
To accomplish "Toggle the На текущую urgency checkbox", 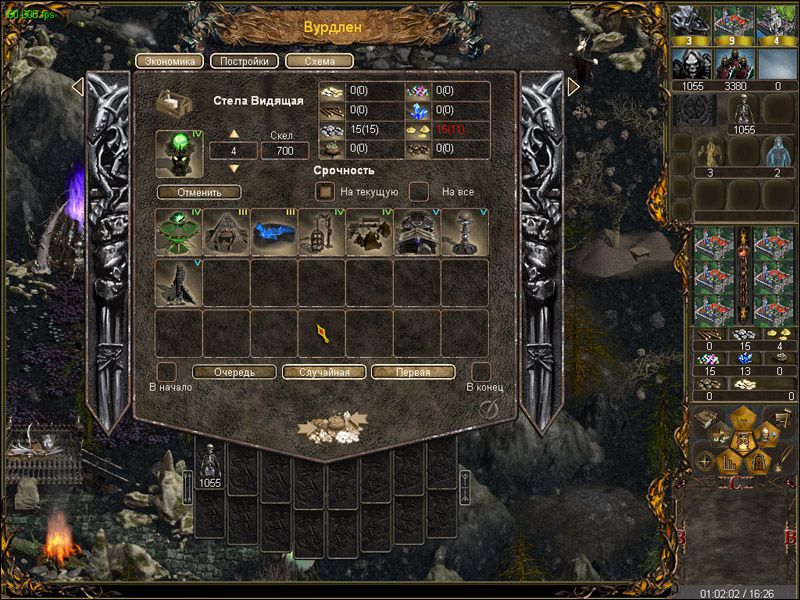I will tap(325, 191).
